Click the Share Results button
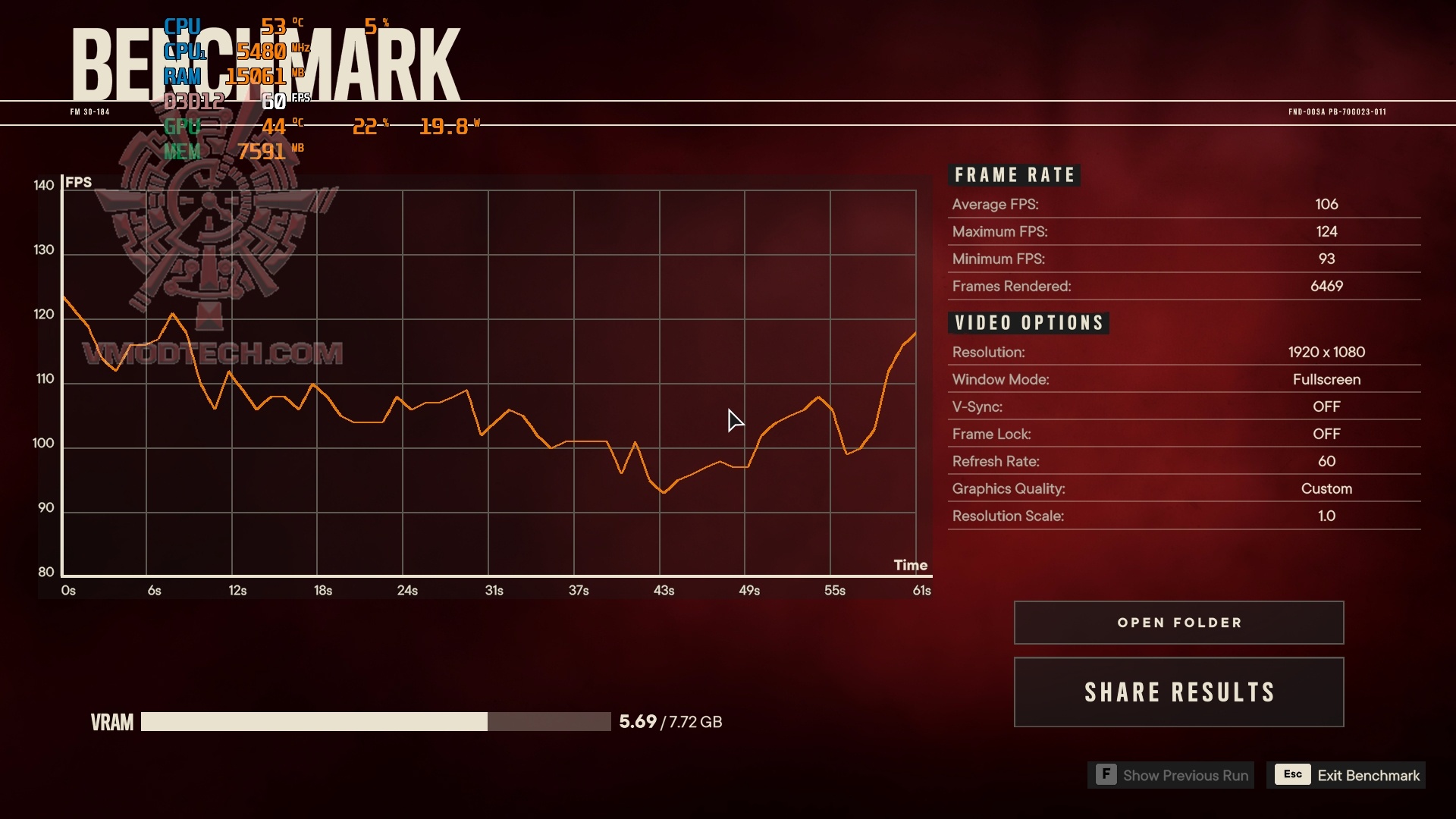This screenshot has width=1456, height=819. [1178, 692]
